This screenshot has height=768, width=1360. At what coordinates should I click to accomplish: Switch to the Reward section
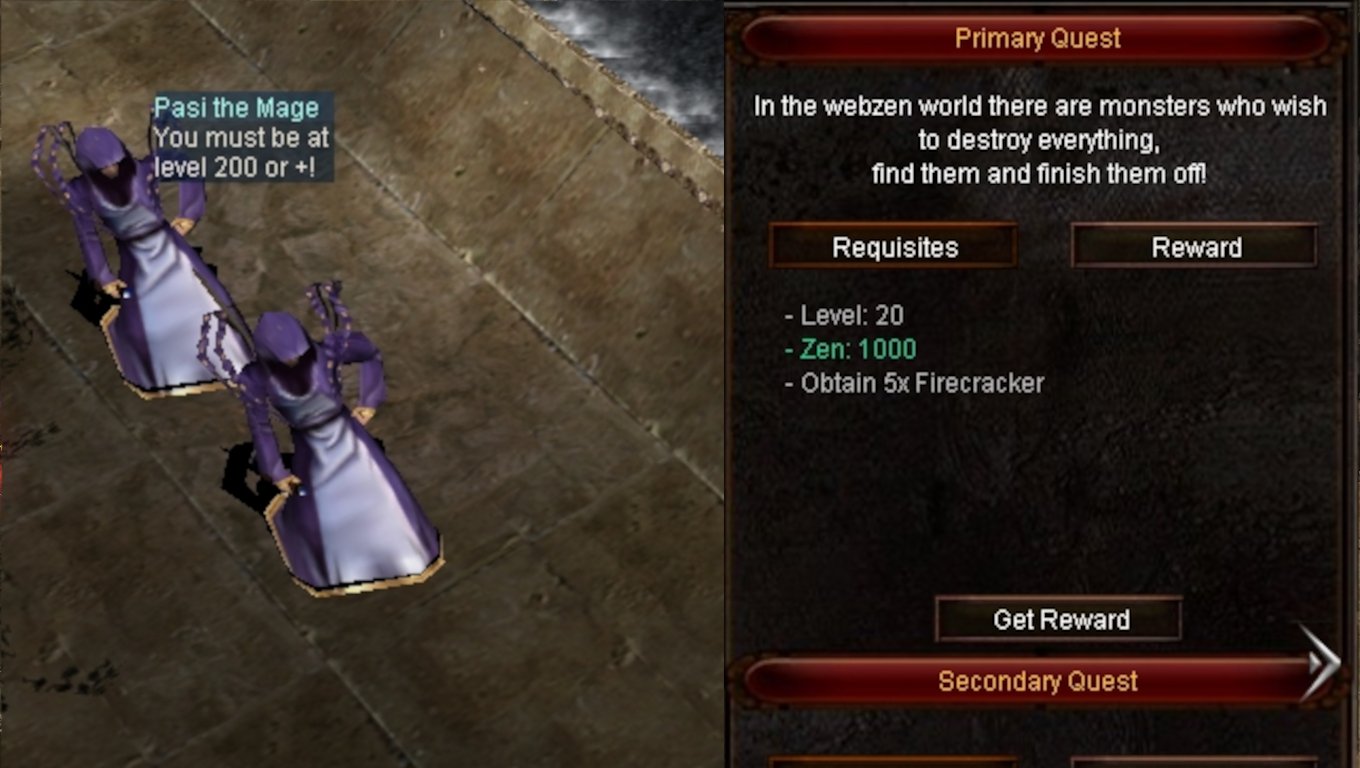[1194, 247]
